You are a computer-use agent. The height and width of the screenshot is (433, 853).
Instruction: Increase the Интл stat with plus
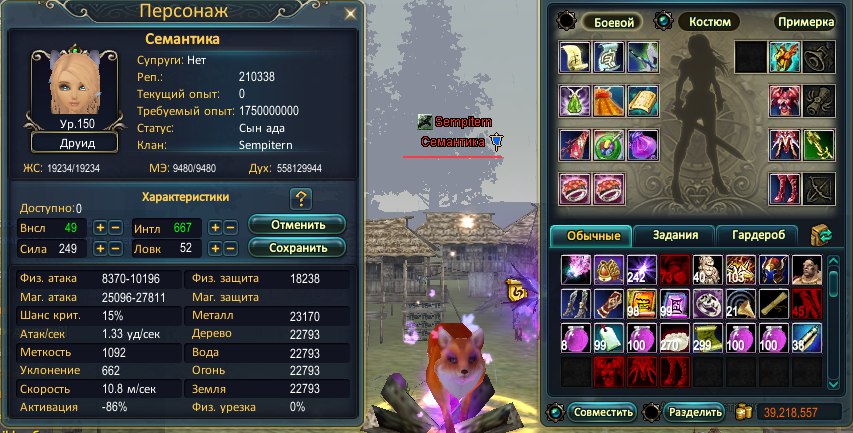pyautogui.click(x=215, y=228)
